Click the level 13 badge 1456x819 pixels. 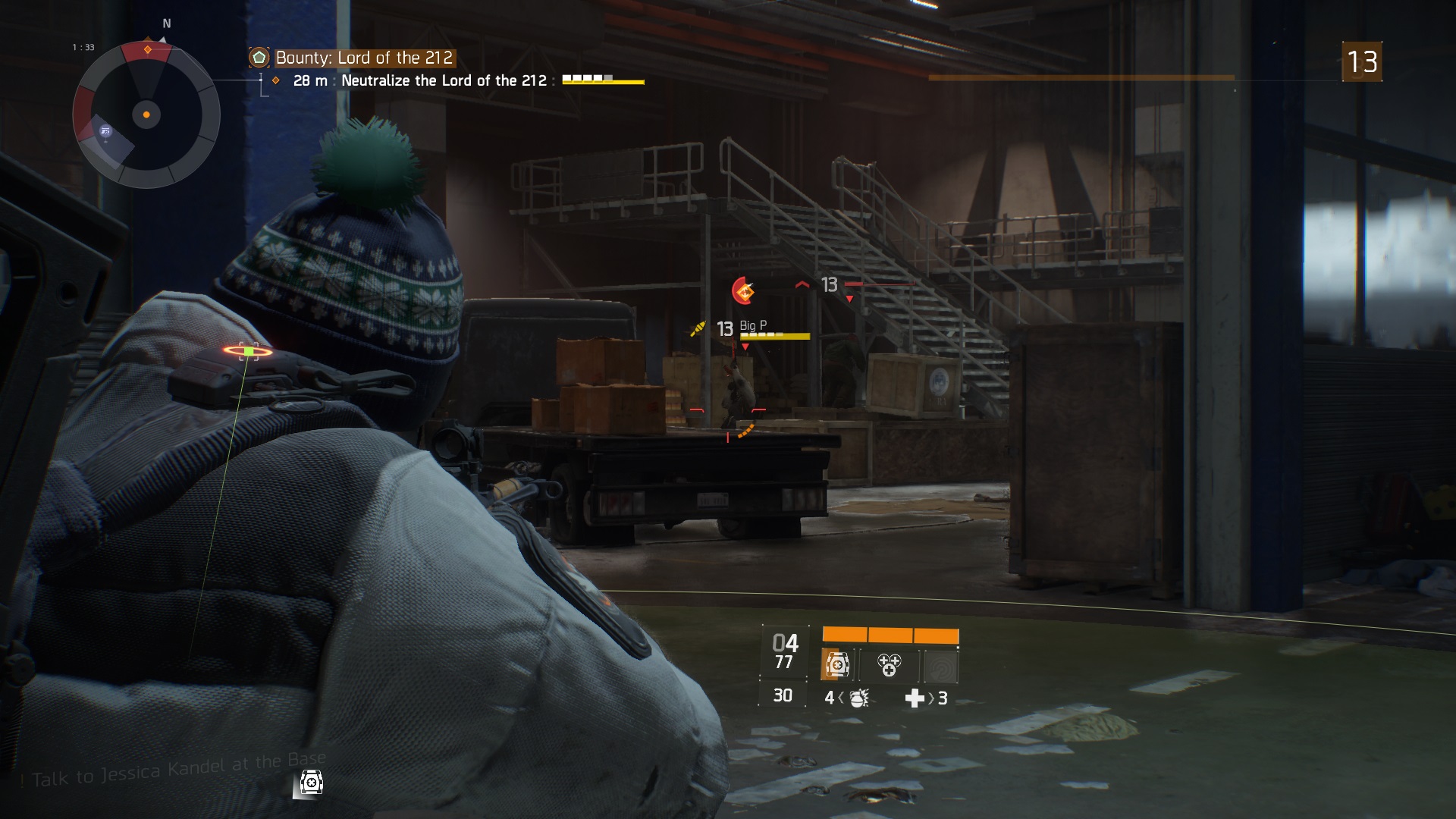pyautogui.click(x=1361, y=61)
